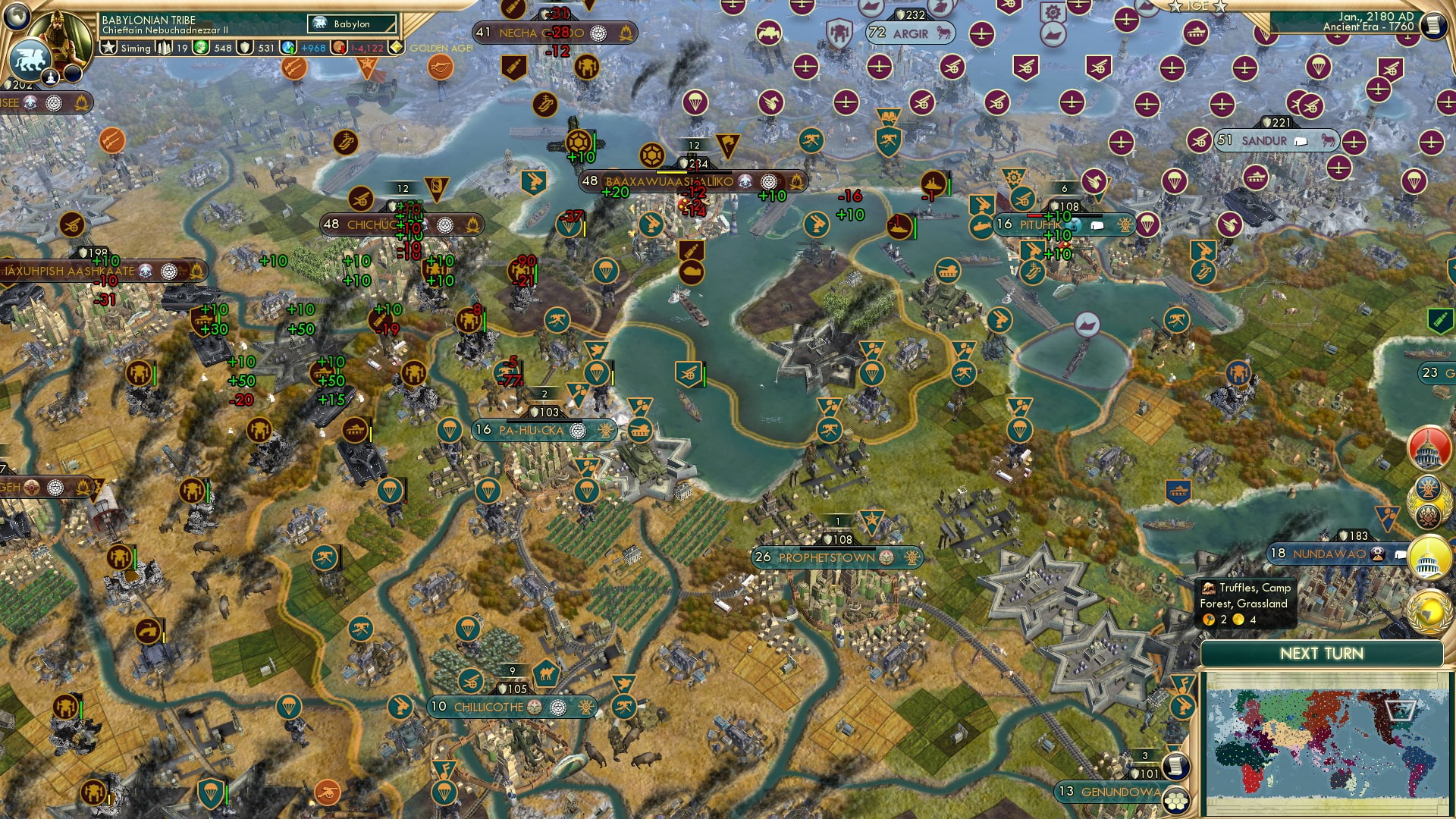This screenshot has height=819, width=1456.
Task: Click the shield icon showing 531
Action: pos(244,49)
